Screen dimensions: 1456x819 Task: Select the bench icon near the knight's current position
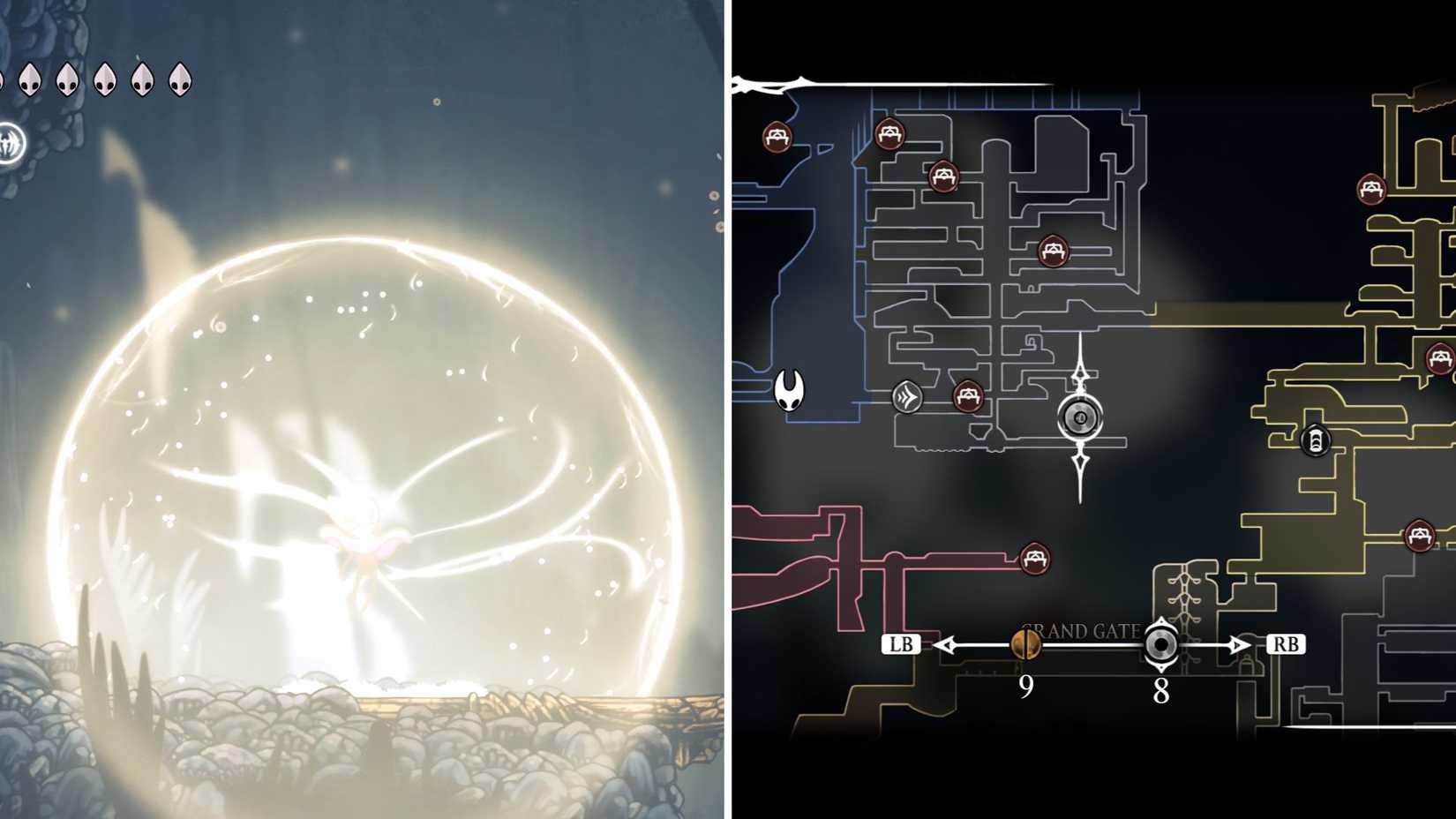click(x=968, y=396)
